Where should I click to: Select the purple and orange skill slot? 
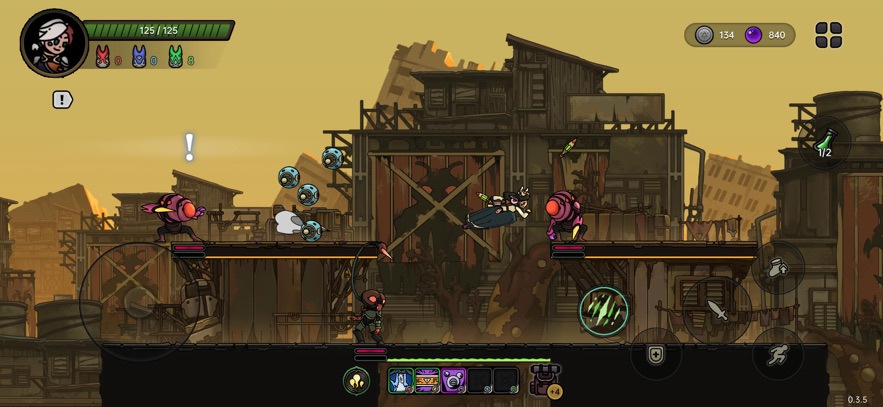pyautogui.click(x=427, y=381)
